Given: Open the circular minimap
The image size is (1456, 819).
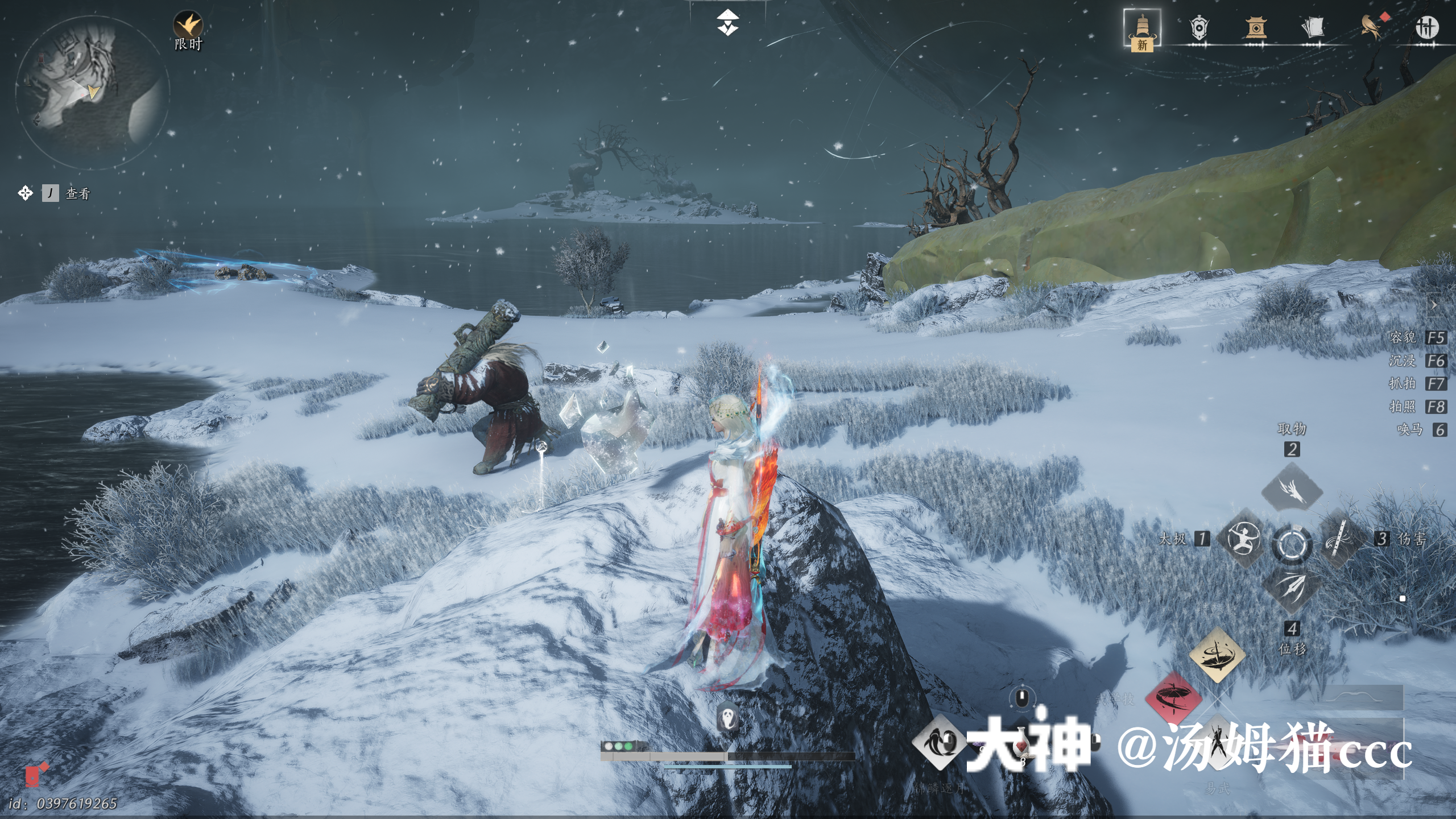Looking at the screenshot, I should 92,92.
